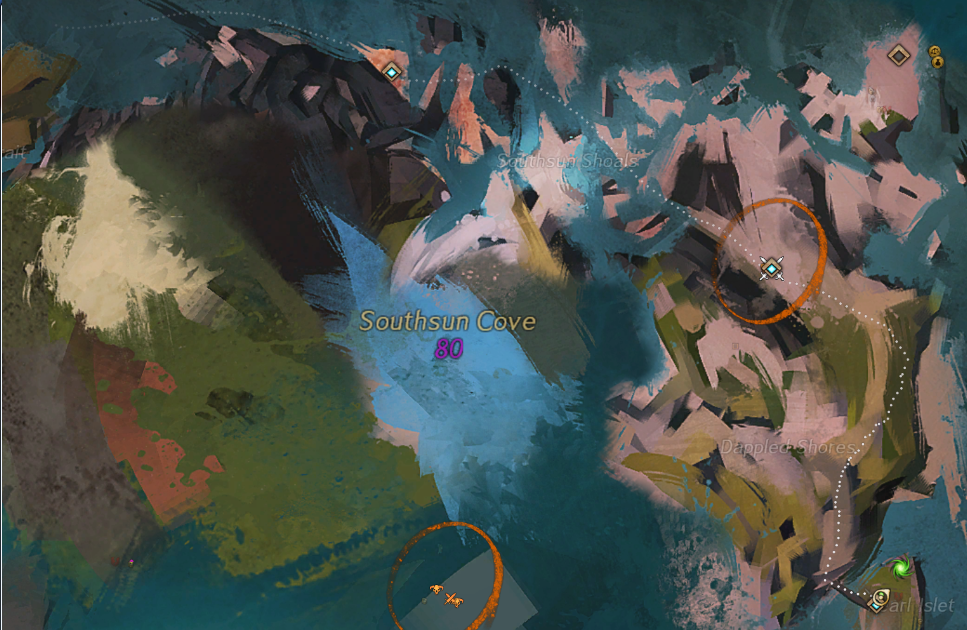Click the Southsun Cove zone label
The height and width of the screenshot is (630, 967).
tap(447, 322)
